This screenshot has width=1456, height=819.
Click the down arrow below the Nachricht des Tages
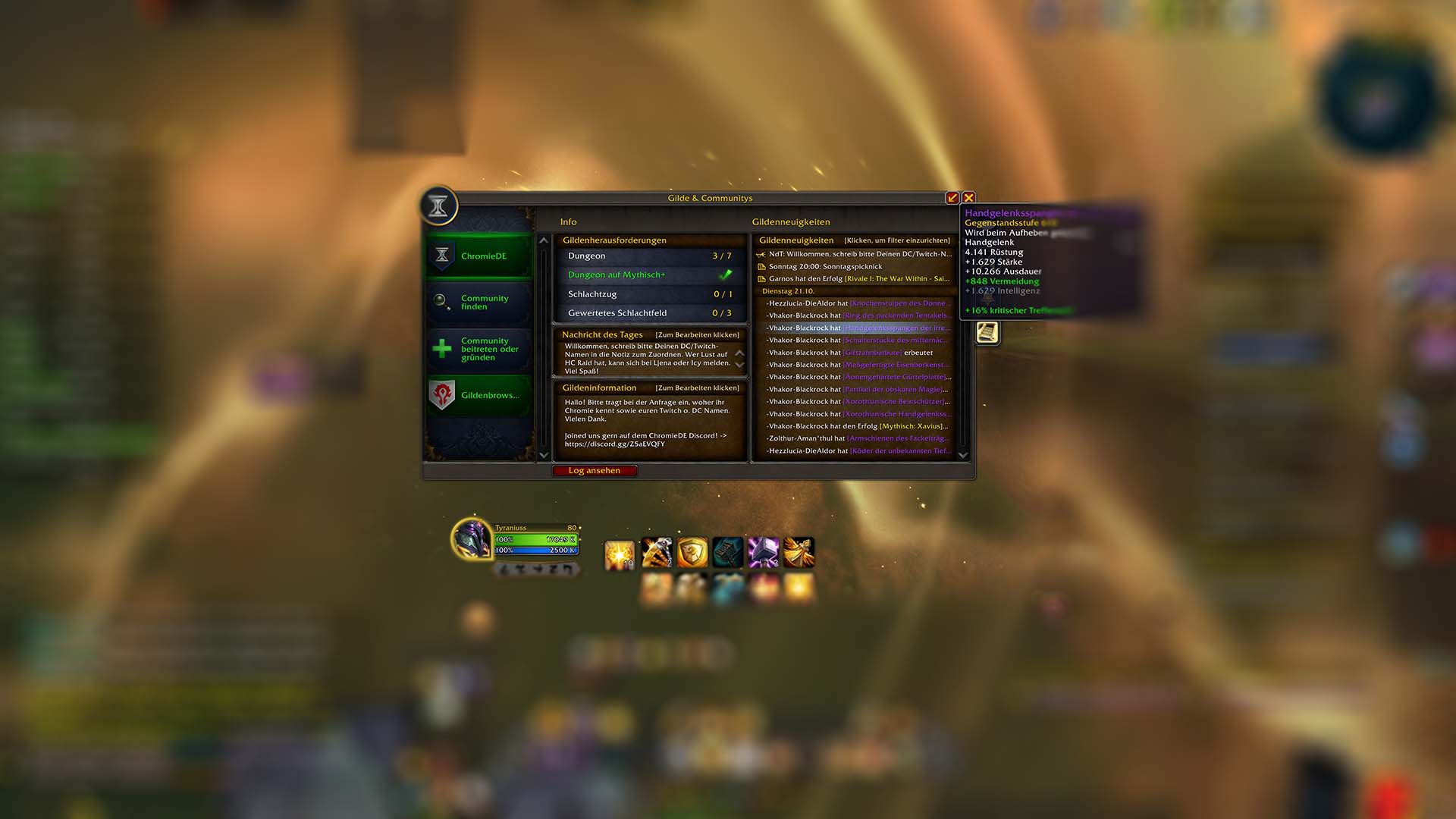tap(739, 364)
